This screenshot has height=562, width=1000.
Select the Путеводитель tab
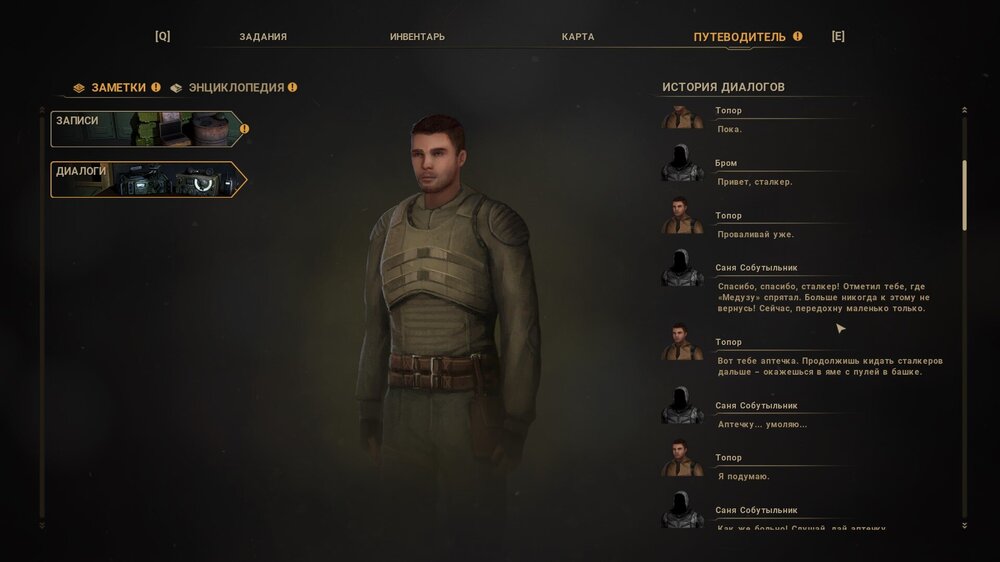click(740, 37)
